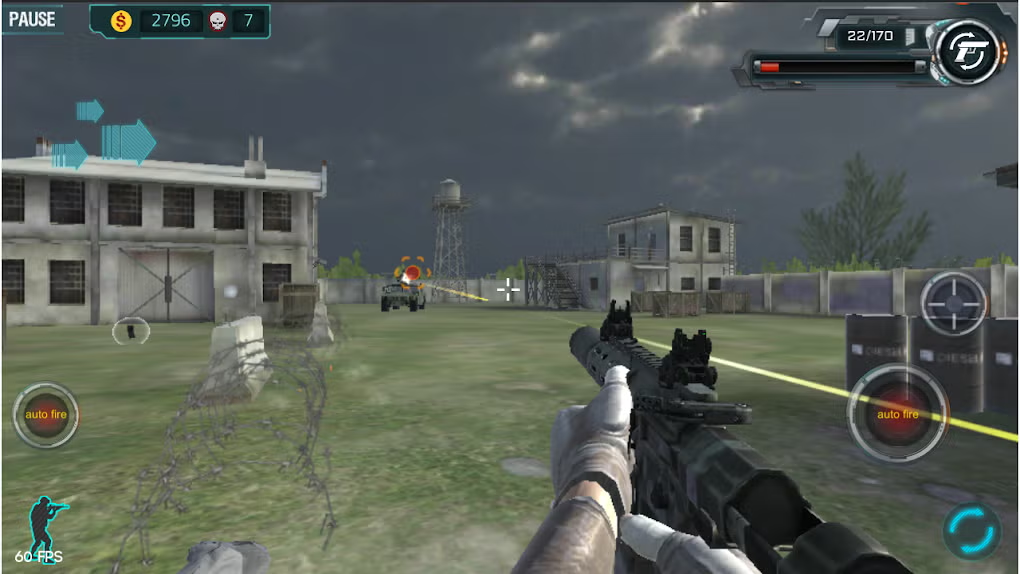This screenshot has height=574, width=1020.
Task: Toggle the soldier stance icon
Action: [46, 520]
